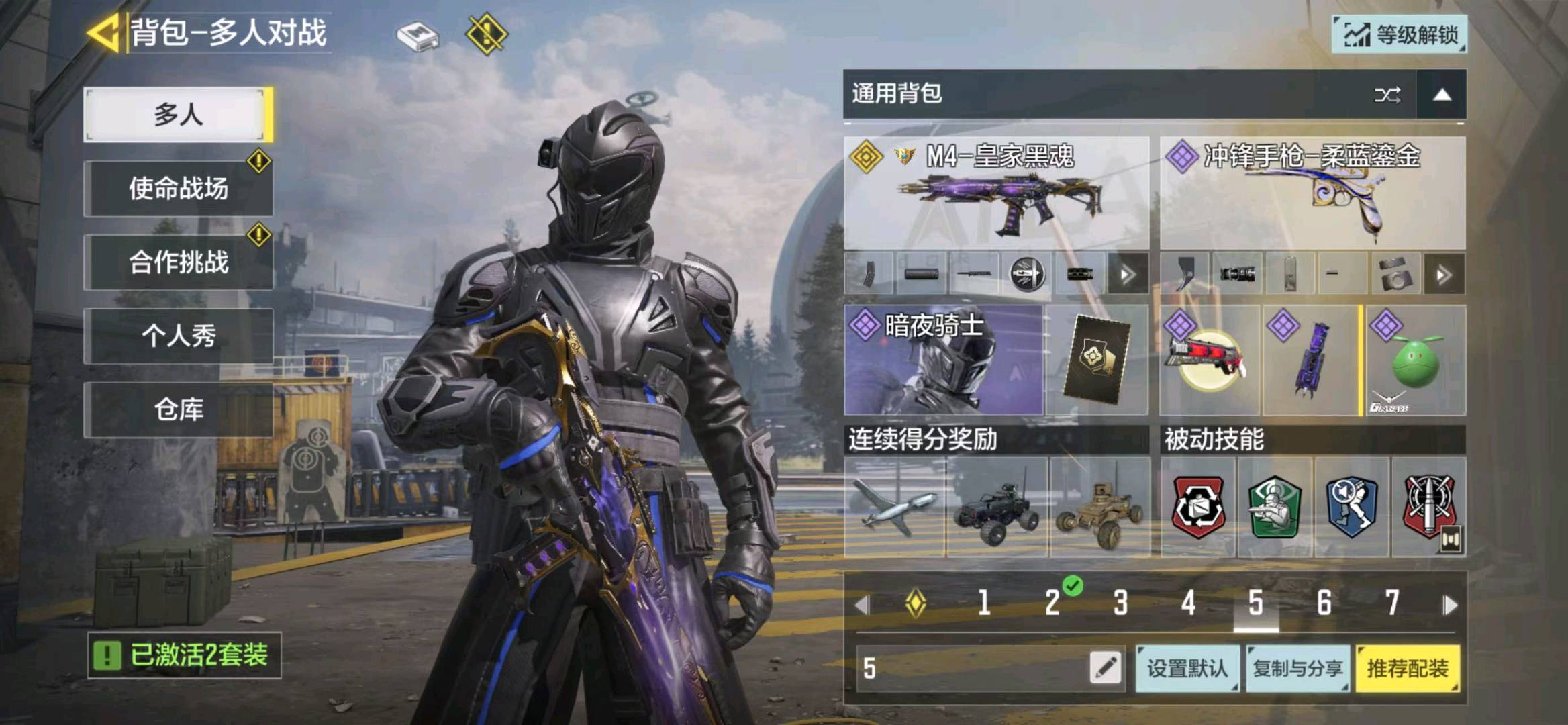Switch to loadout number 7
Image resolution: width=1568 pixels, height=725 pixels.
click(x=1392, y=603)
